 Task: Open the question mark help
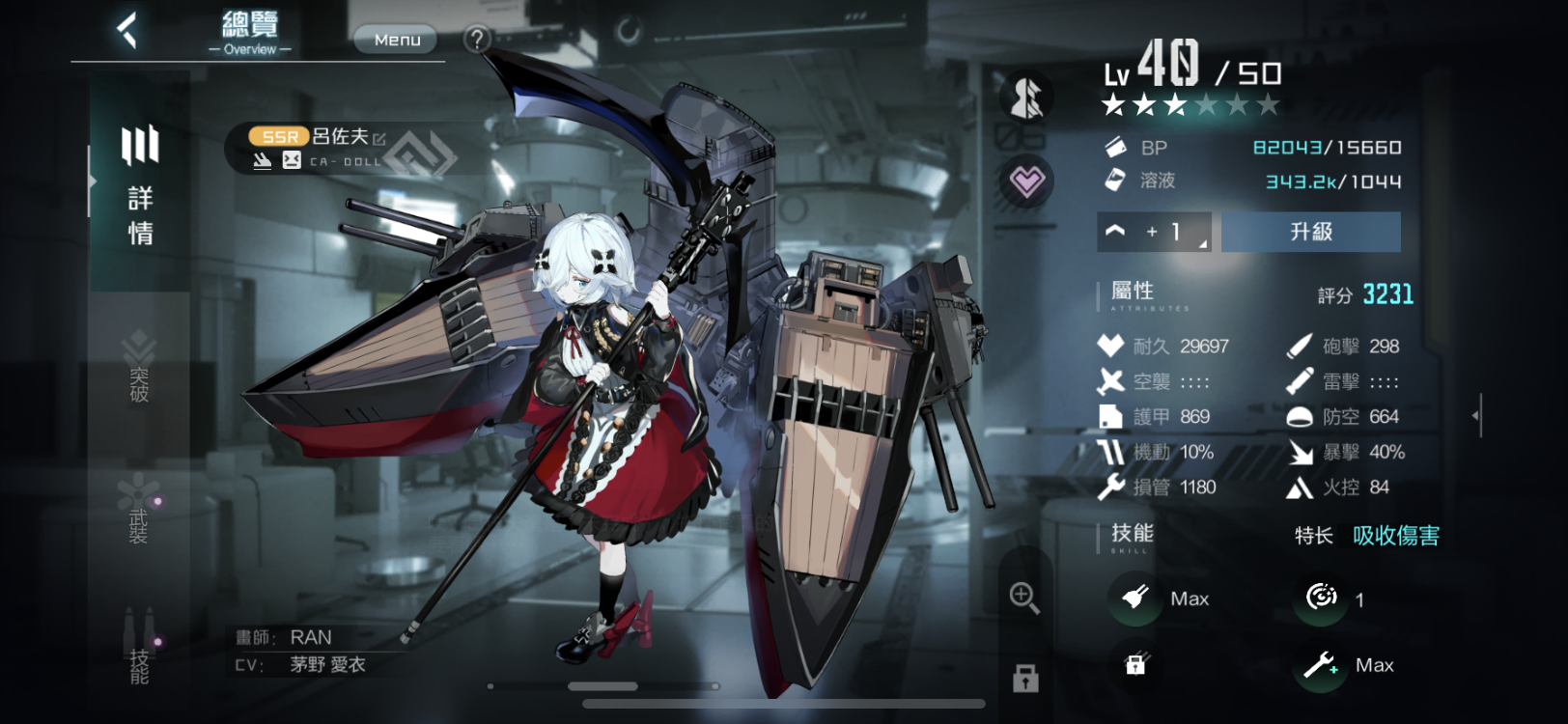click(x=477, y=40)
